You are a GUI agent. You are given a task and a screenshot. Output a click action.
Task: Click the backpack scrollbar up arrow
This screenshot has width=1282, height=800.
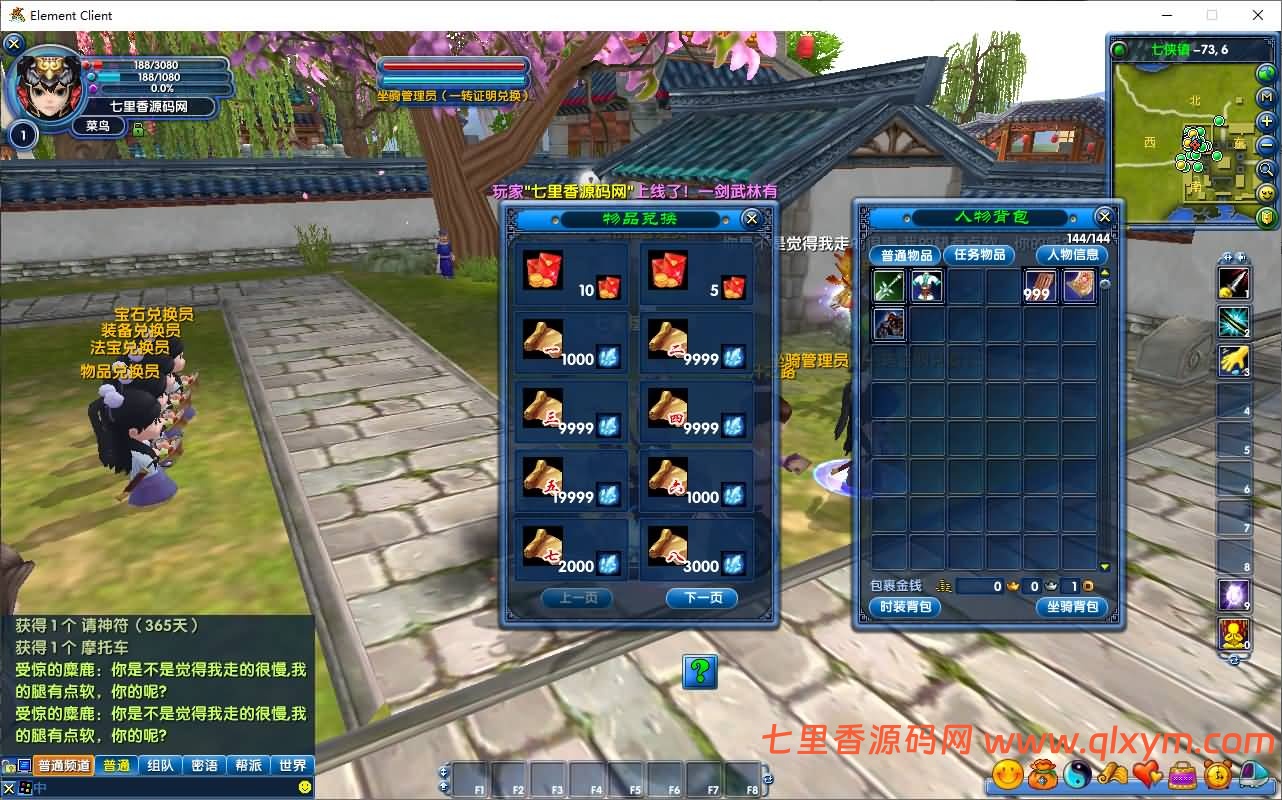pos(1106,273)
